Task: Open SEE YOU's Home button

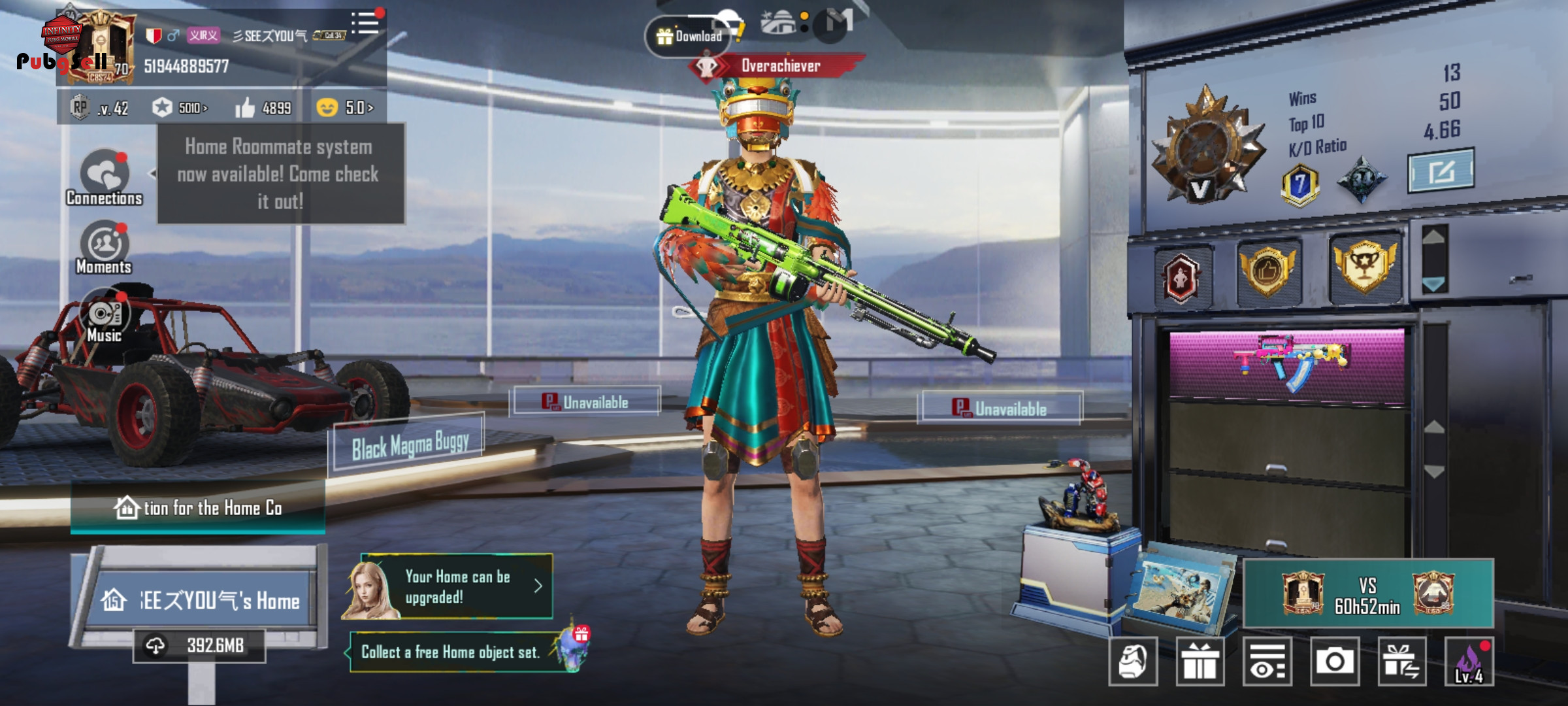Action: click(203, 600)
